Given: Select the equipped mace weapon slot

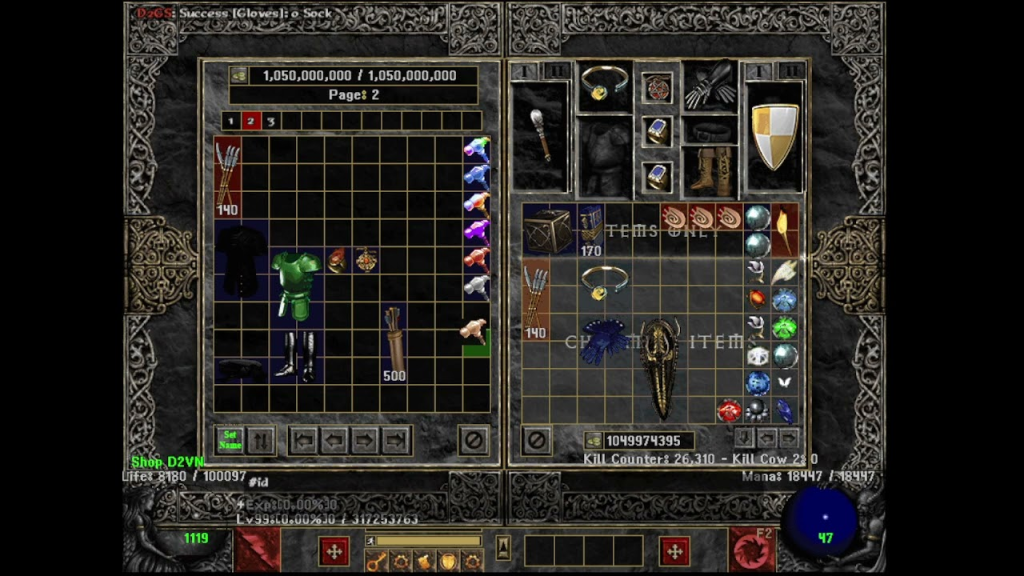Looking at the screenshot, I should tap(541, 136).
